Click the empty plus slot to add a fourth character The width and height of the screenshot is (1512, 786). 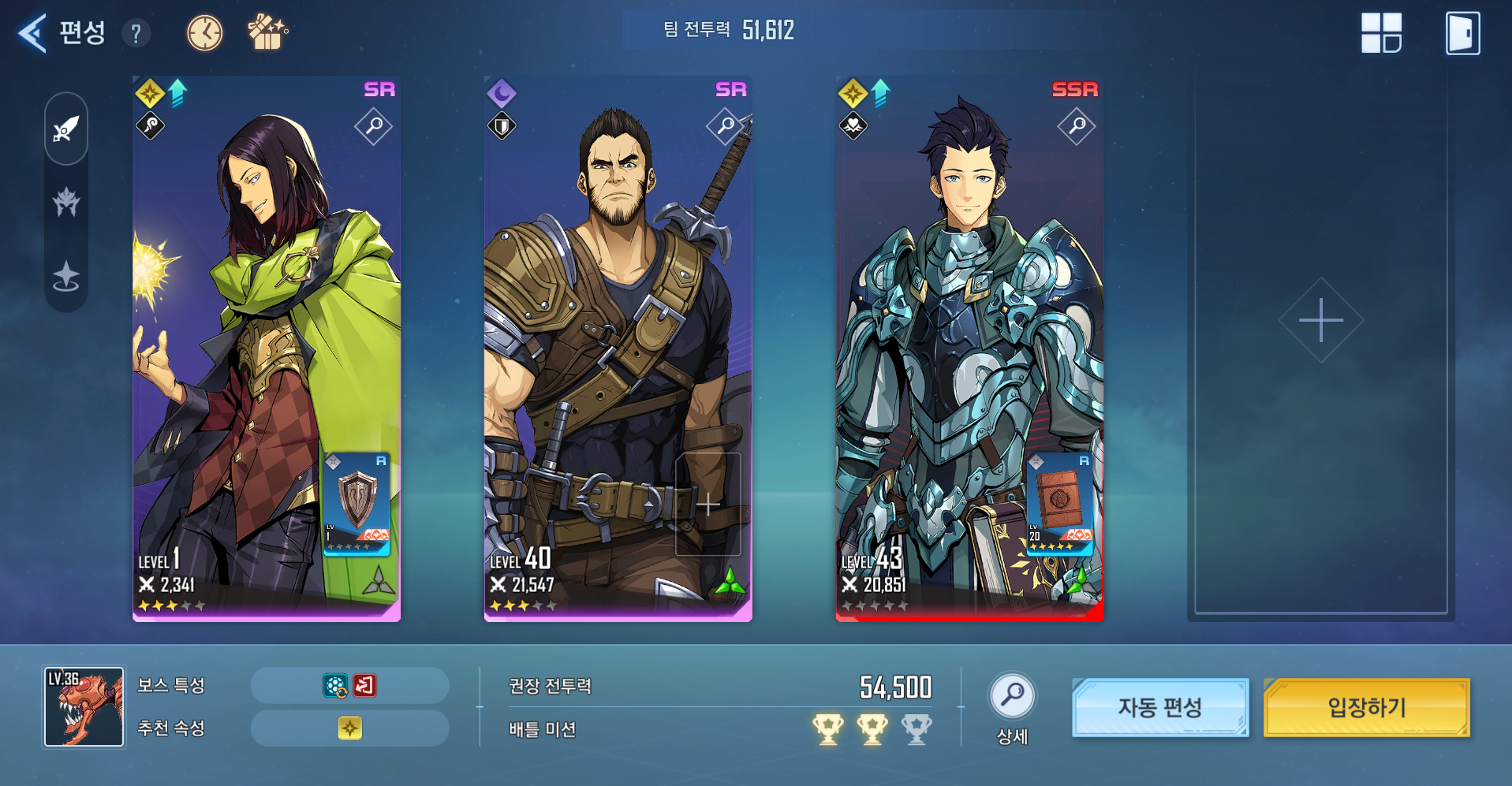pyautogui.click(x=1320, y=319)
